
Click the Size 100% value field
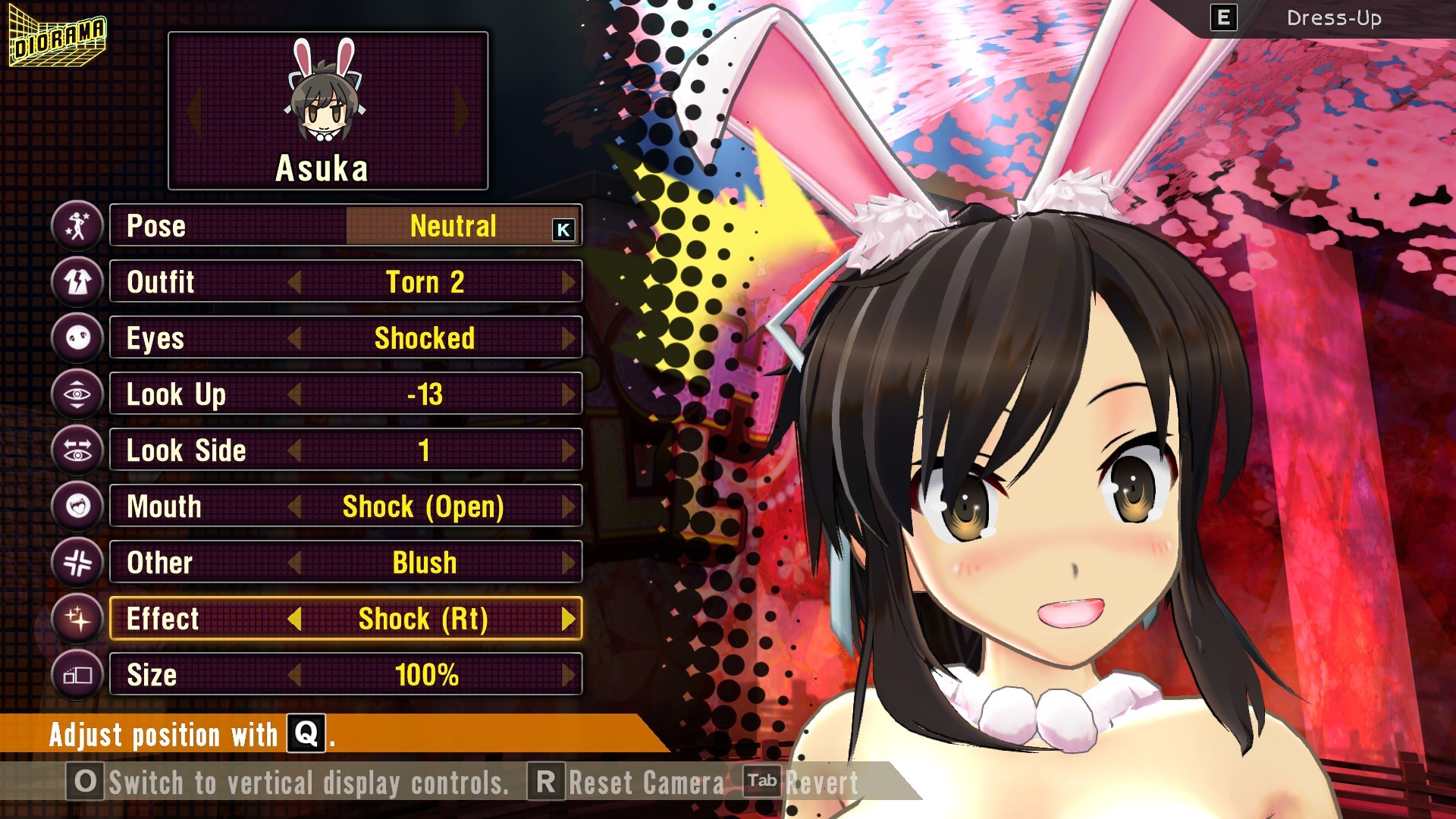click(x=430, y=673)
